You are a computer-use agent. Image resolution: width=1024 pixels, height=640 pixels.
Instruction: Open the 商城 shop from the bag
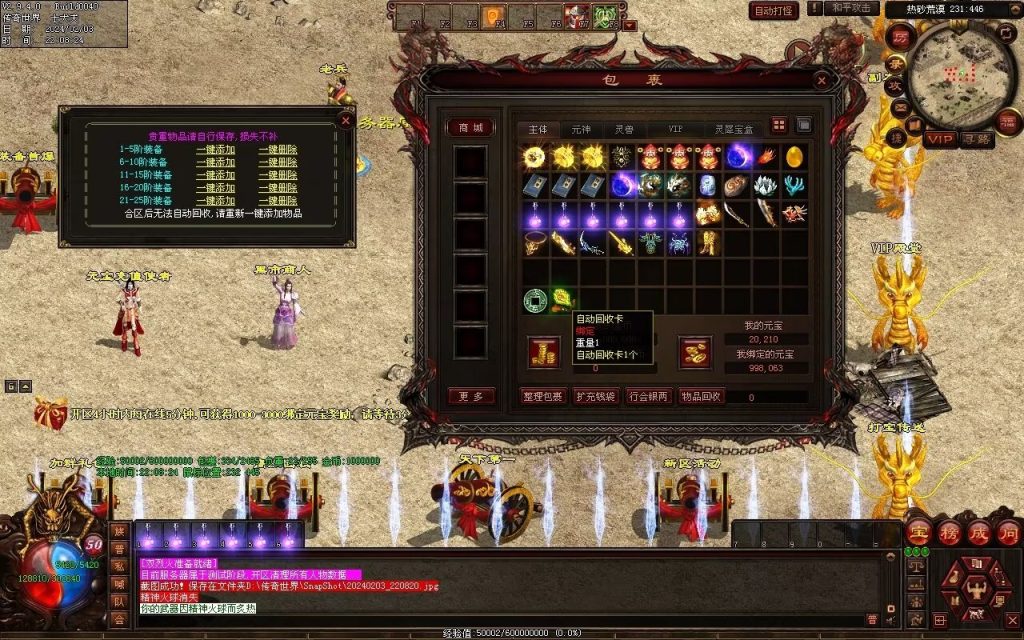click(x=470, y=127)
